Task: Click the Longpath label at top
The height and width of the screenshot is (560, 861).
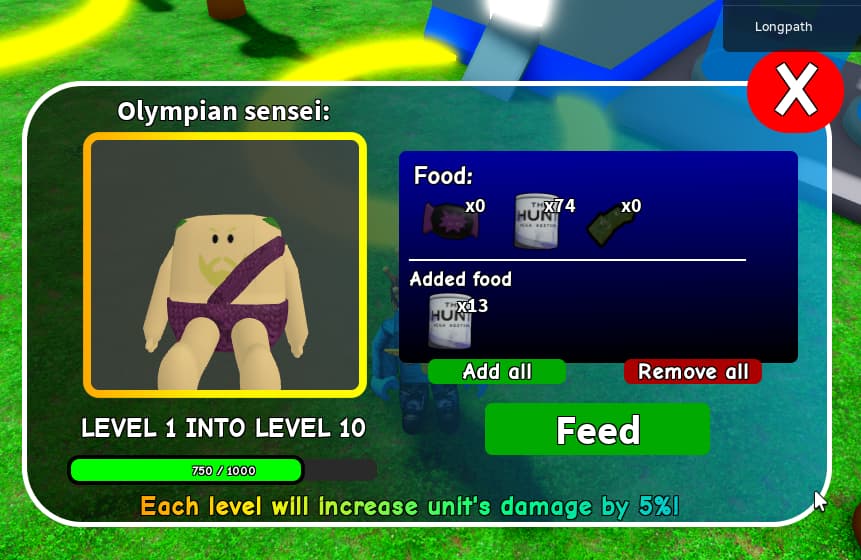Action: pyautogui.click(x=785, y=27)
